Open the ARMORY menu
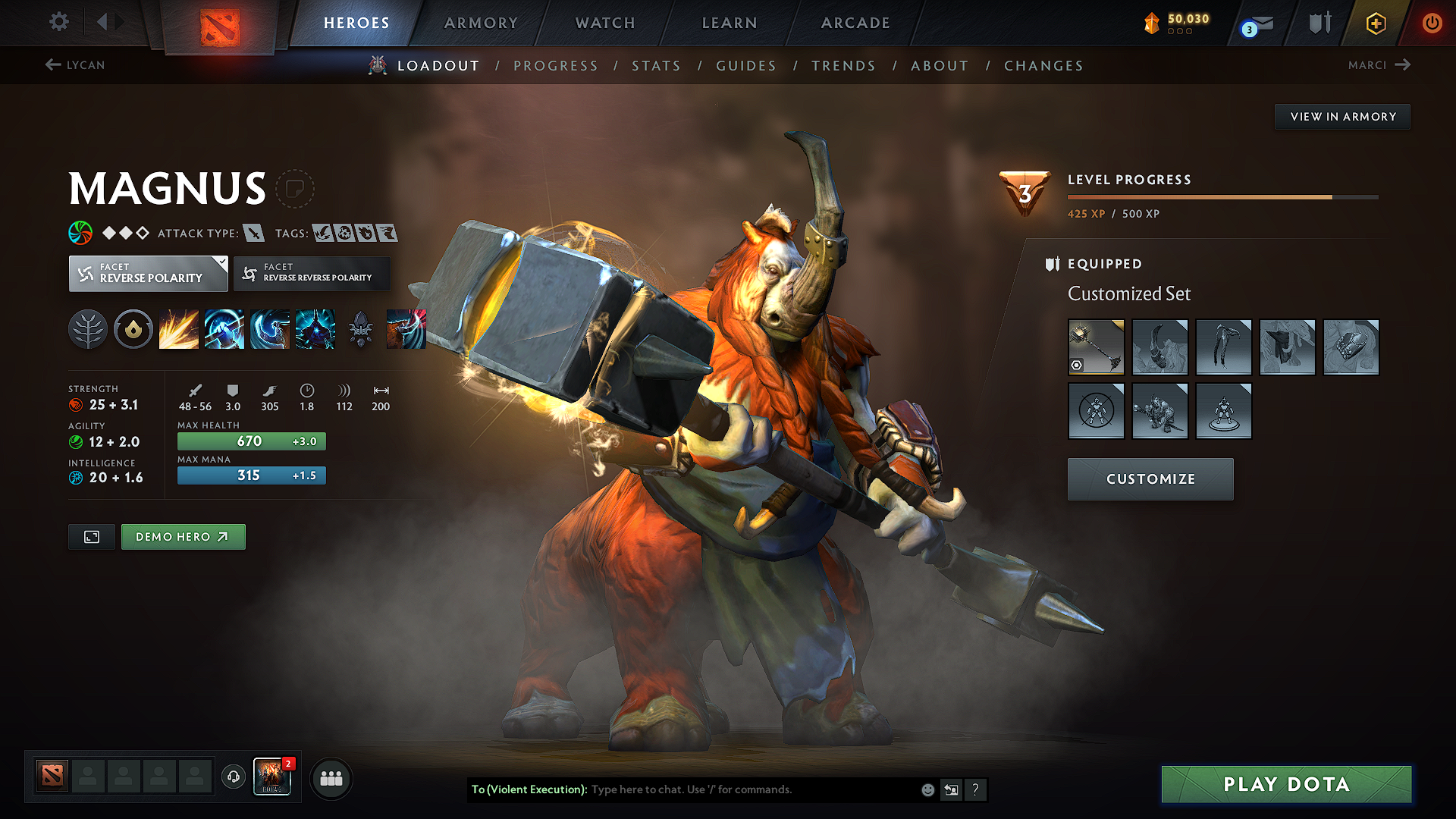 pyautogui.click(x=481, y=23)
